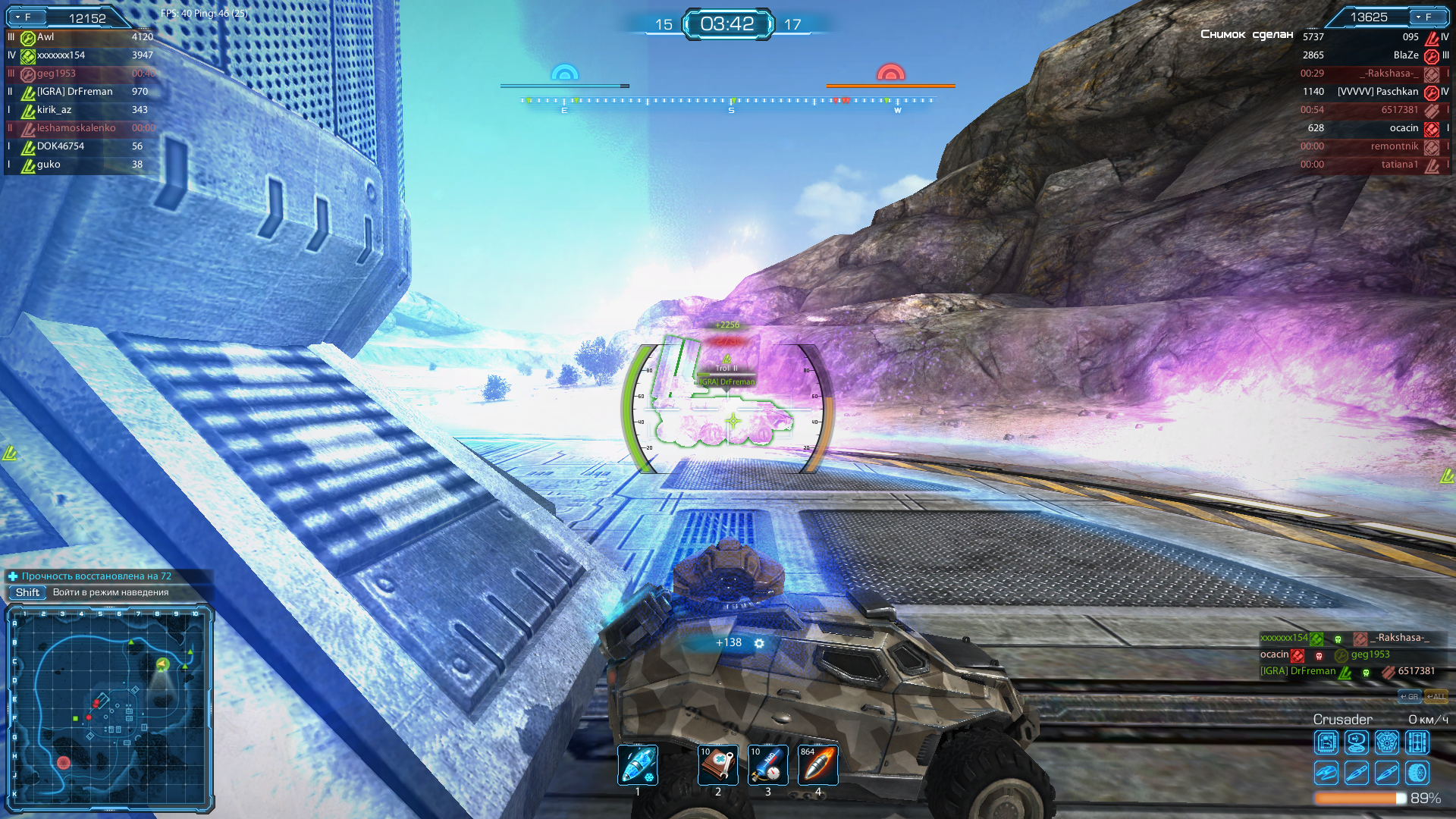This screenshot has width=1456, height=819.
Task: Select player Awl in team list
Action: [x=45, y=37]
